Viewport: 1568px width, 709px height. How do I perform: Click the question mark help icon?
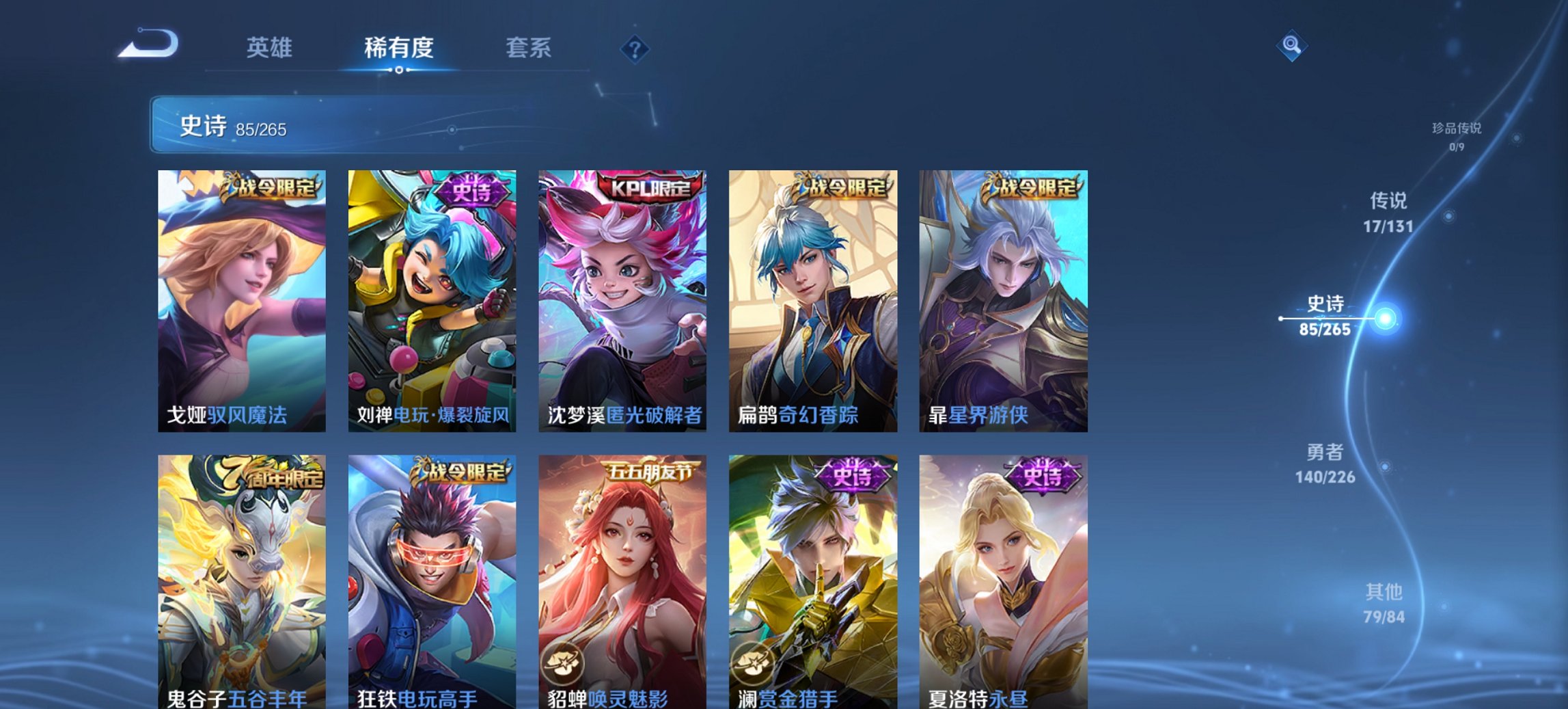pyautogui.click(x=636, y=49)
